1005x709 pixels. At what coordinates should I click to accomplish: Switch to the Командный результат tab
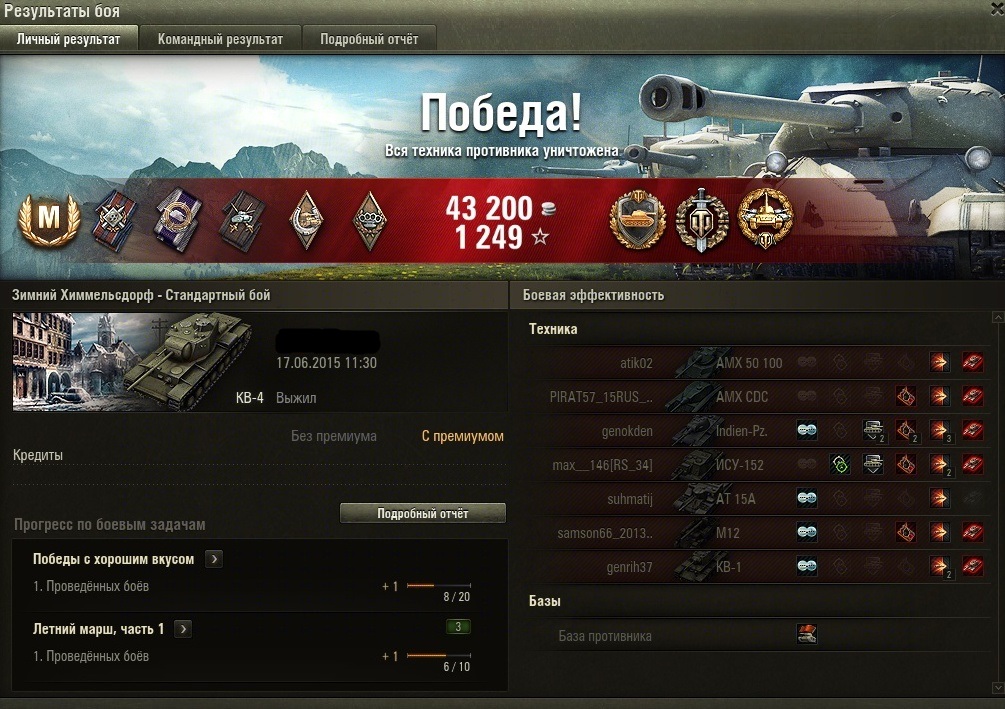220,39
